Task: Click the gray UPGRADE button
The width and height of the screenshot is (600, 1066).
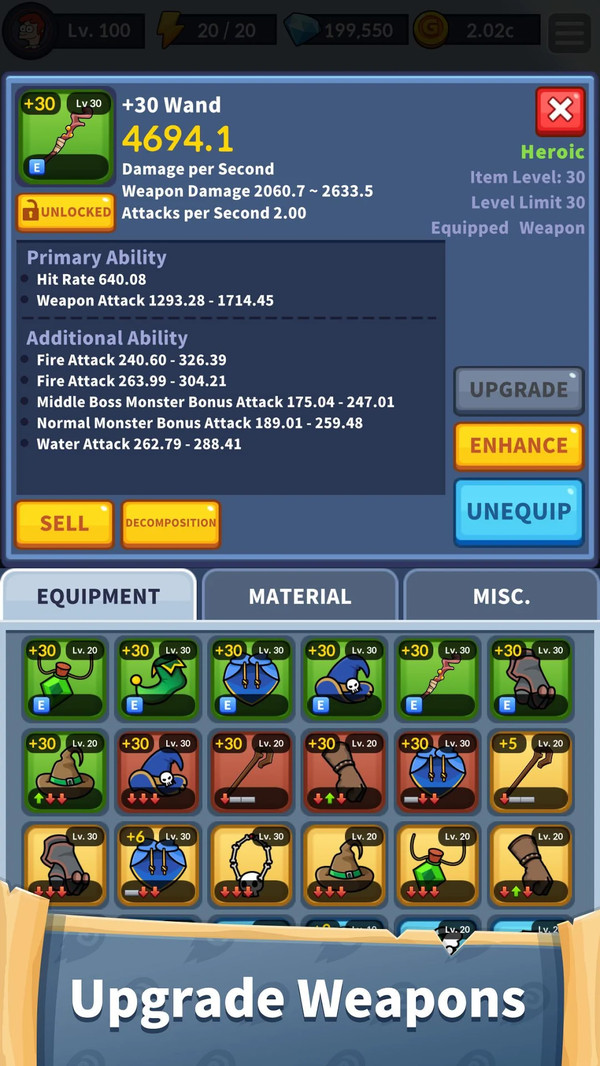Action: (x=518, y=390)
